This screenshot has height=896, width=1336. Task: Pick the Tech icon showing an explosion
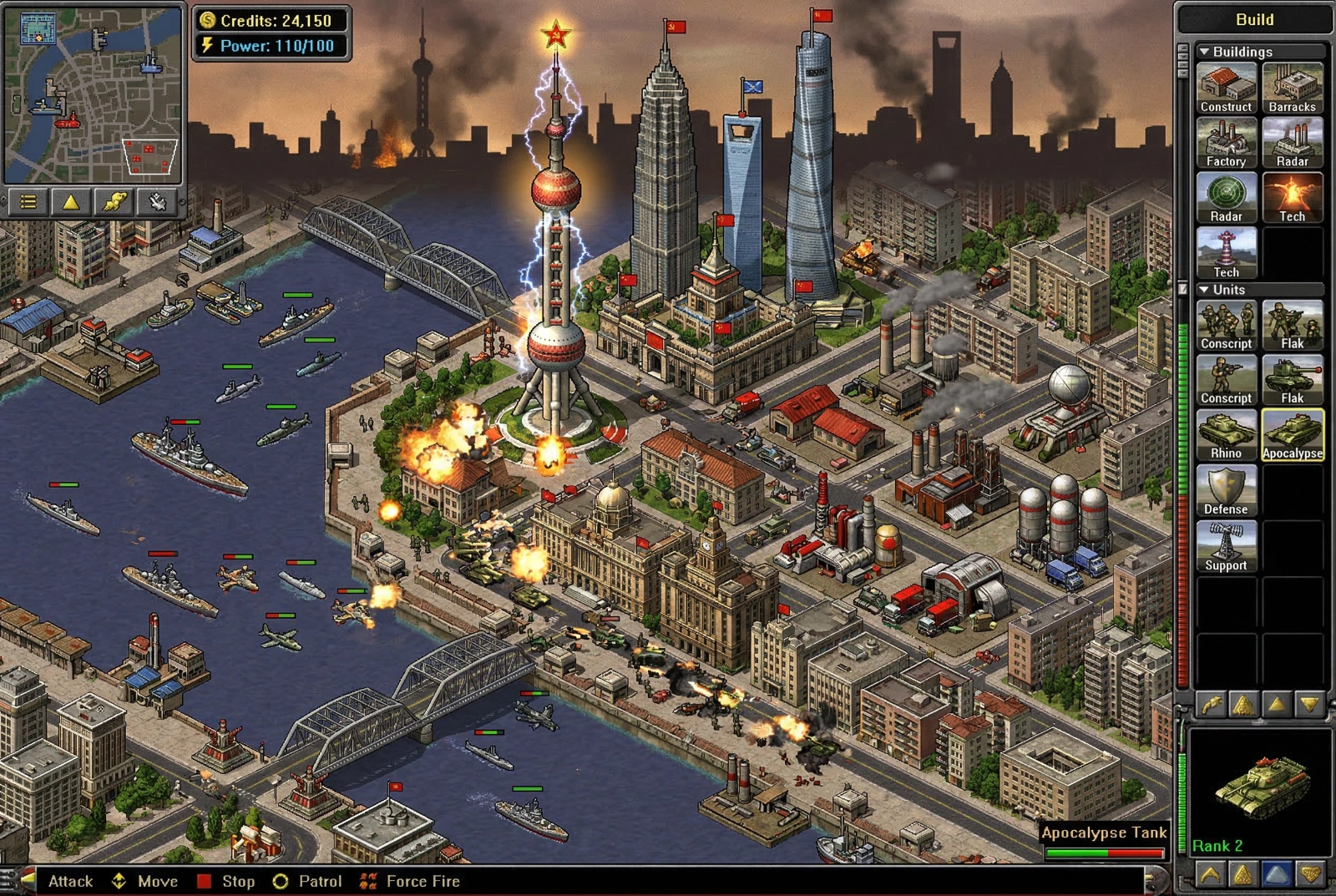pyautogui.click(x=1292, y=198)
